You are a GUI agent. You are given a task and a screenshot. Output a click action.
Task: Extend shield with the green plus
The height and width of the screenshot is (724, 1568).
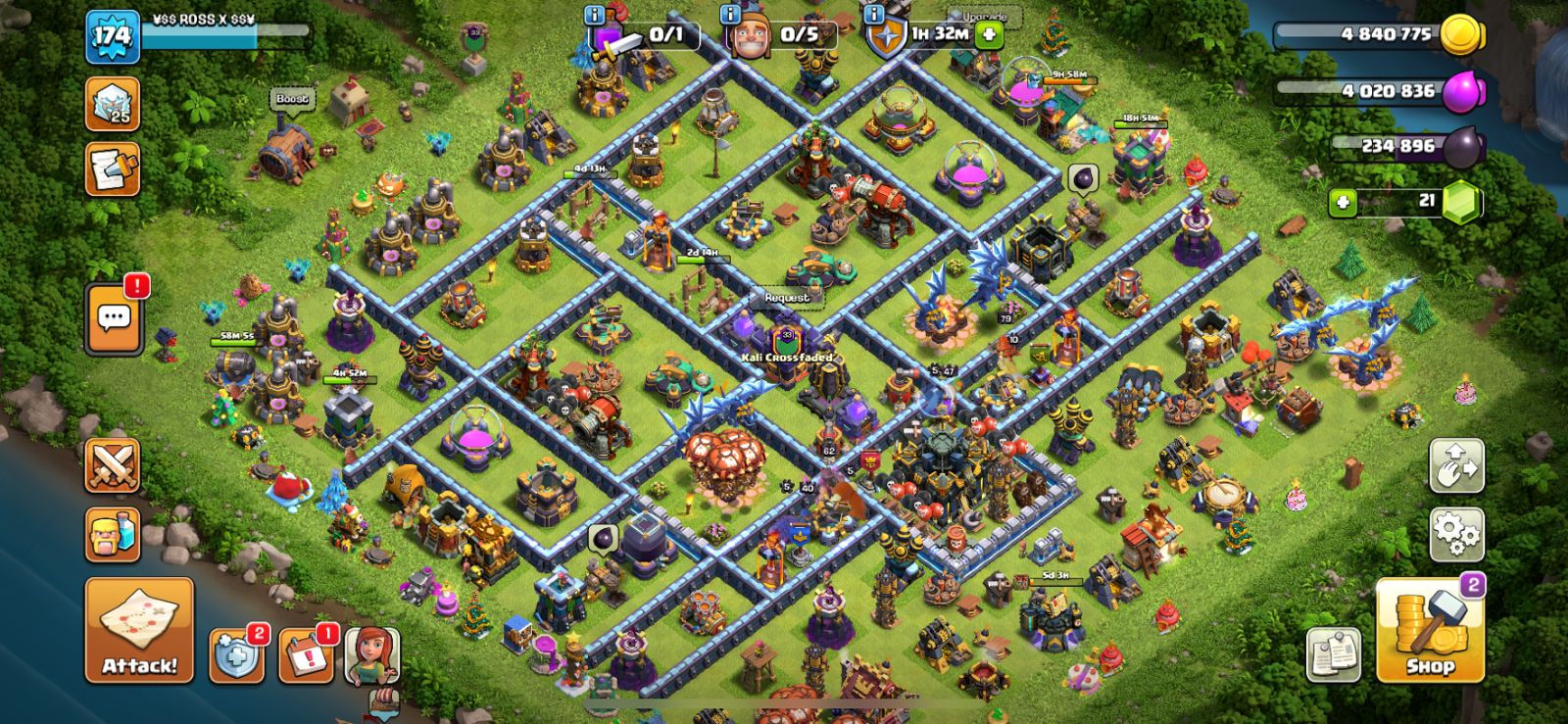989,34
